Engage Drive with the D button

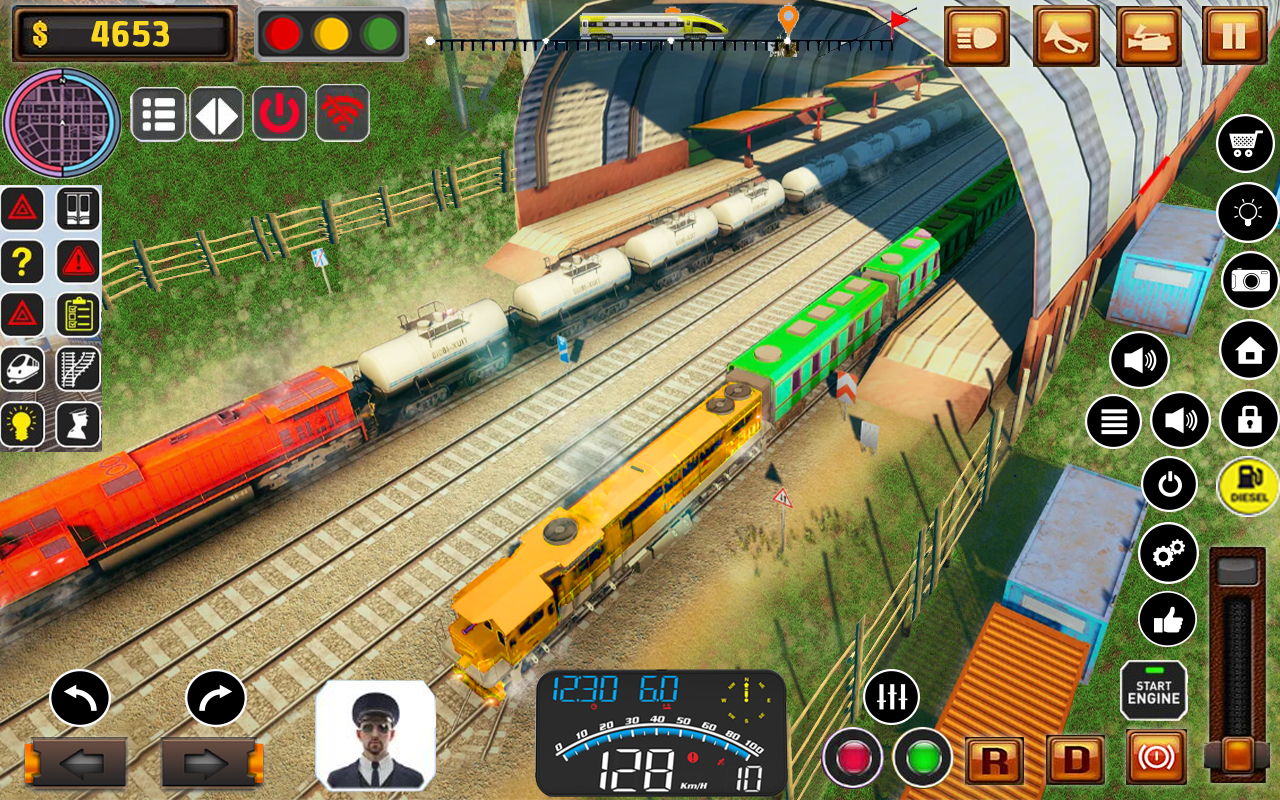tap(1077, 760)
